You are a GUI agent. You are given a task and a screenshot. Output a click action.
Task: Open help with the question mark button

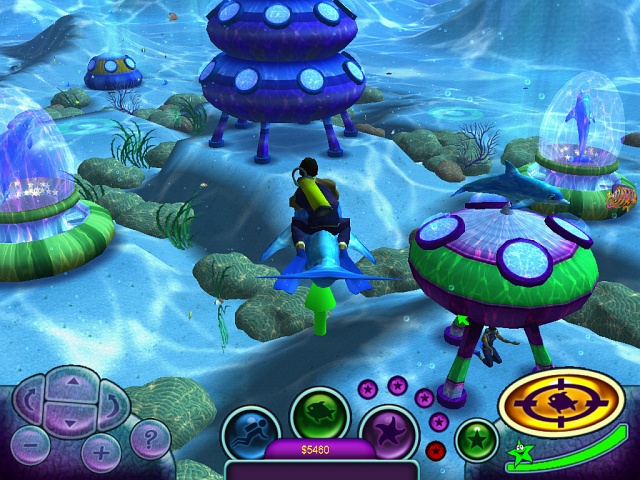pyautogui.click(x=150, y=437)
